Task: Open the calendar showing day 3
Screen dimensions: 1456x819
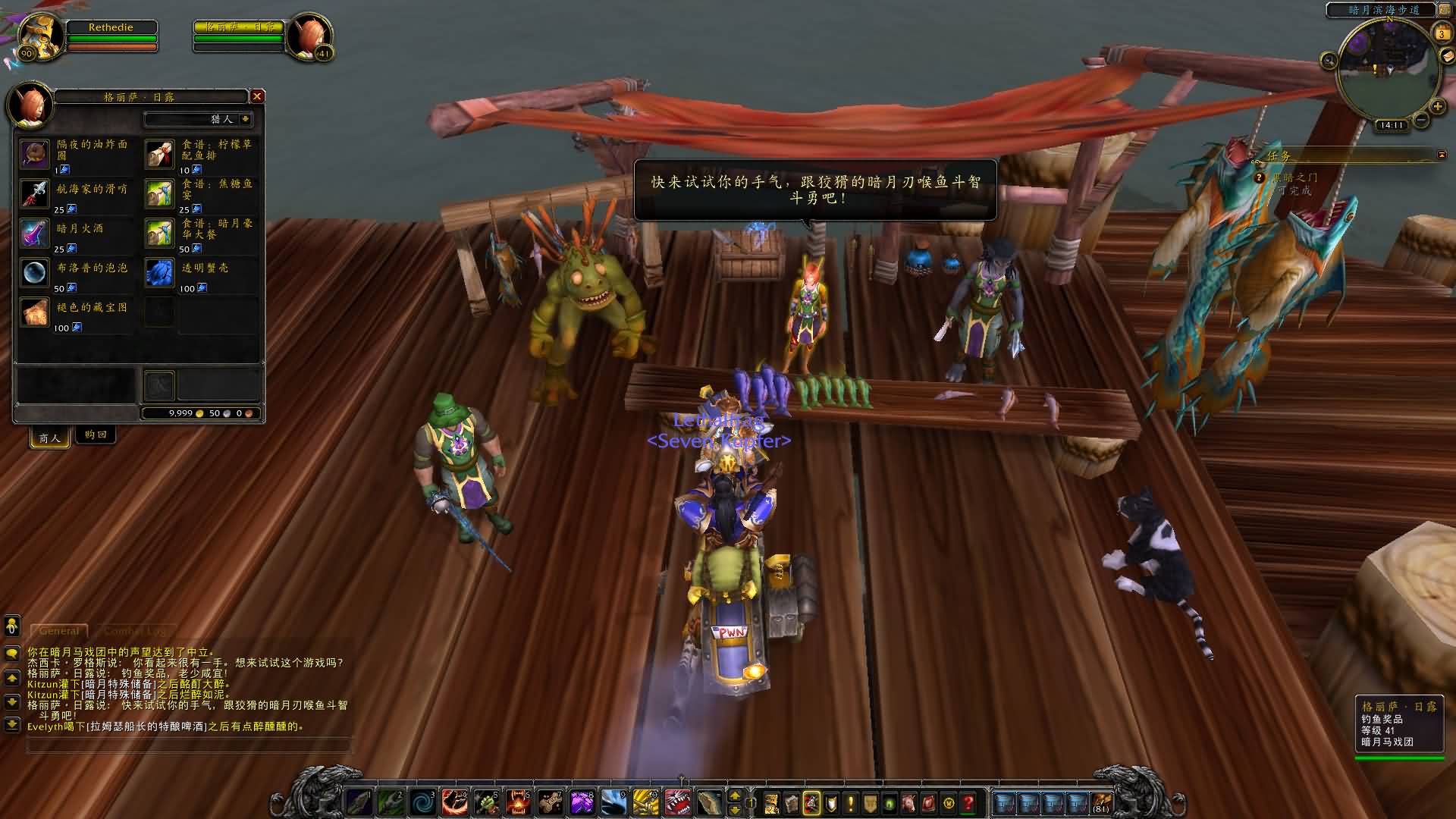Action: tap(1442, 33)
